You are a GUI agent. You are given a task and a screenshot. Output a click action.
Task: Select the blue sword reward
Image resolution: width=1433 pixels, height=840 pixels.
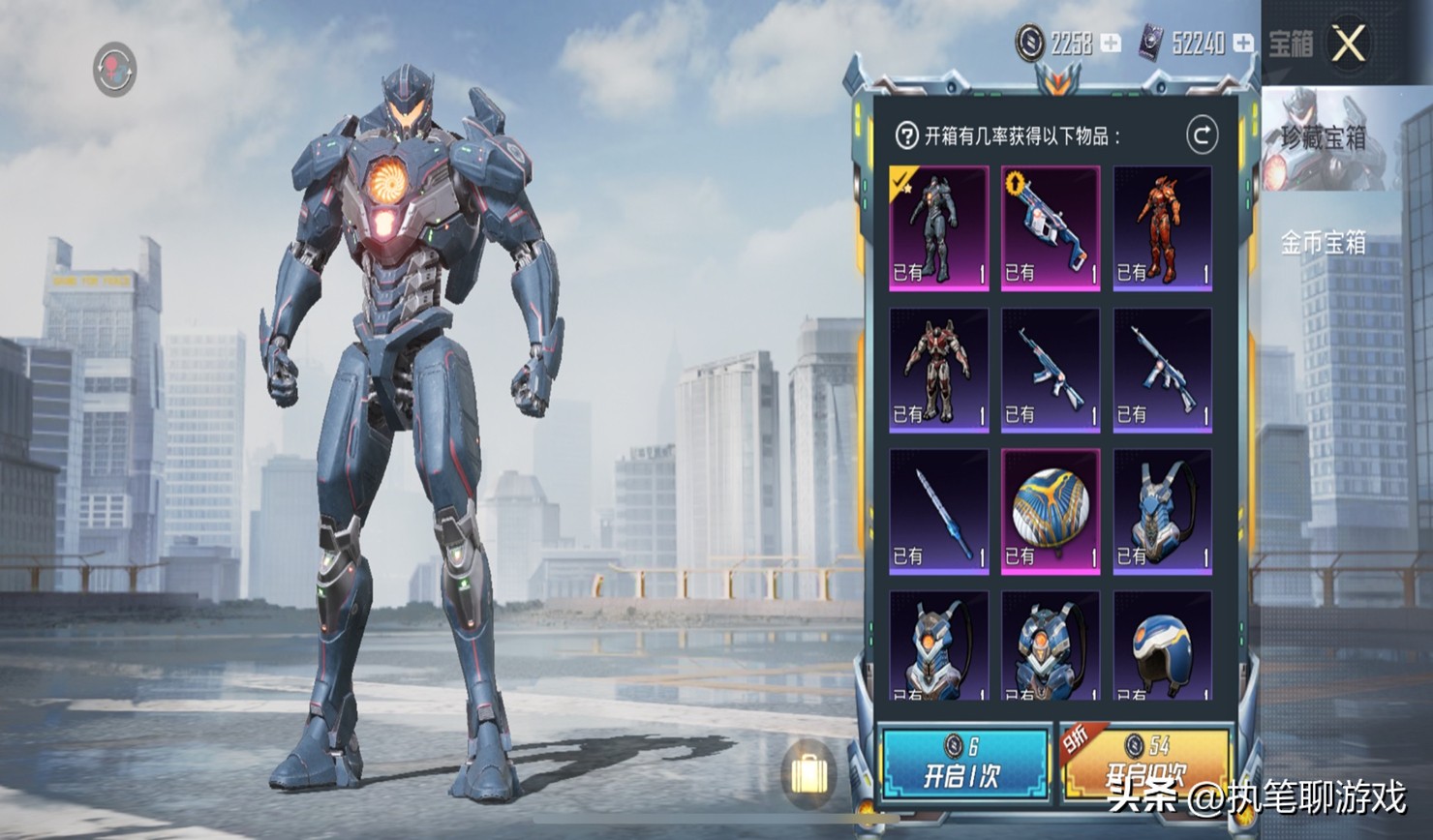938,511
